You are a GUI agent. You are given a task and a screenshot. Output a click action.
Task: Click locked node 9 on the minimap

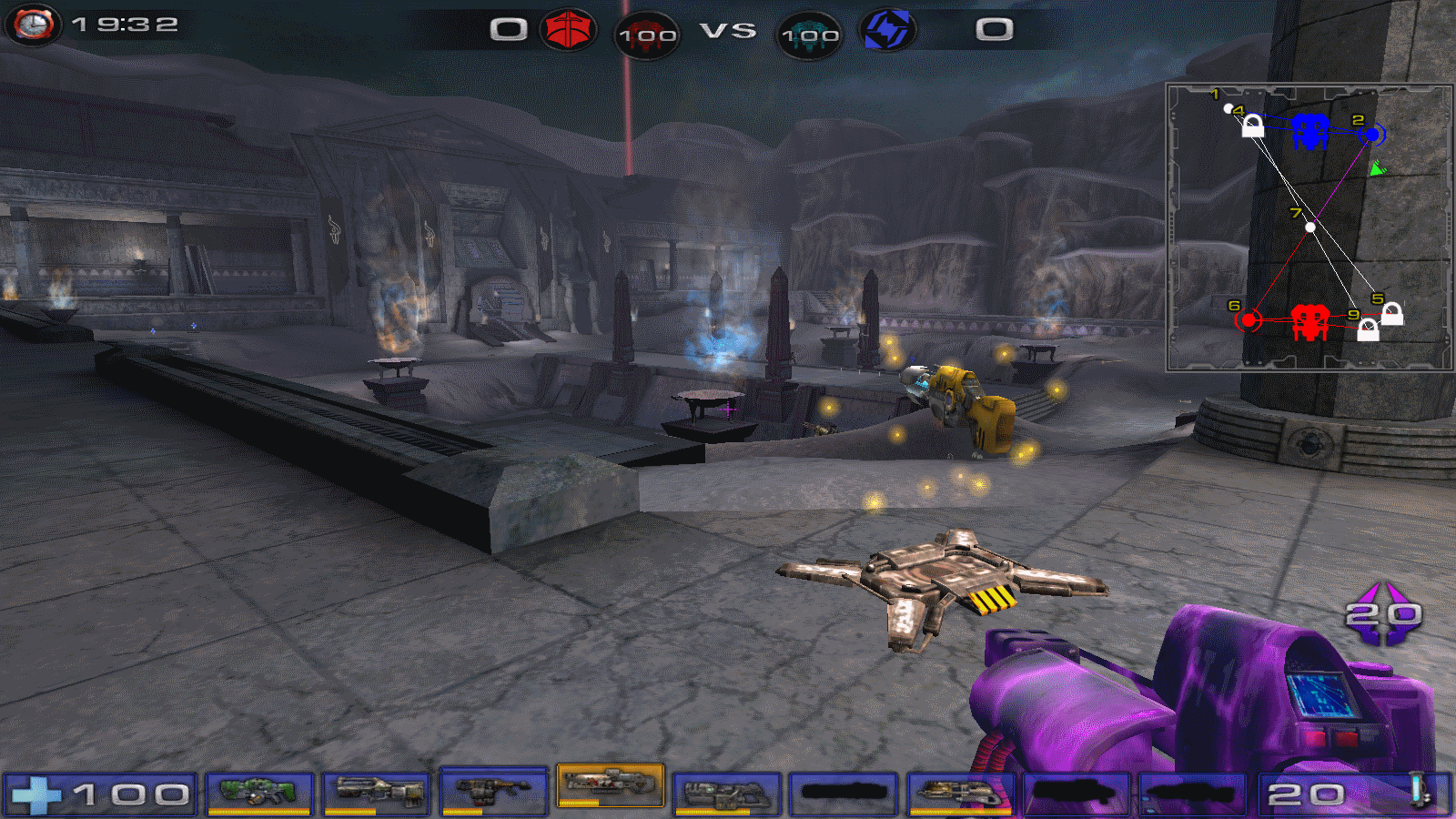(1368, 330)
